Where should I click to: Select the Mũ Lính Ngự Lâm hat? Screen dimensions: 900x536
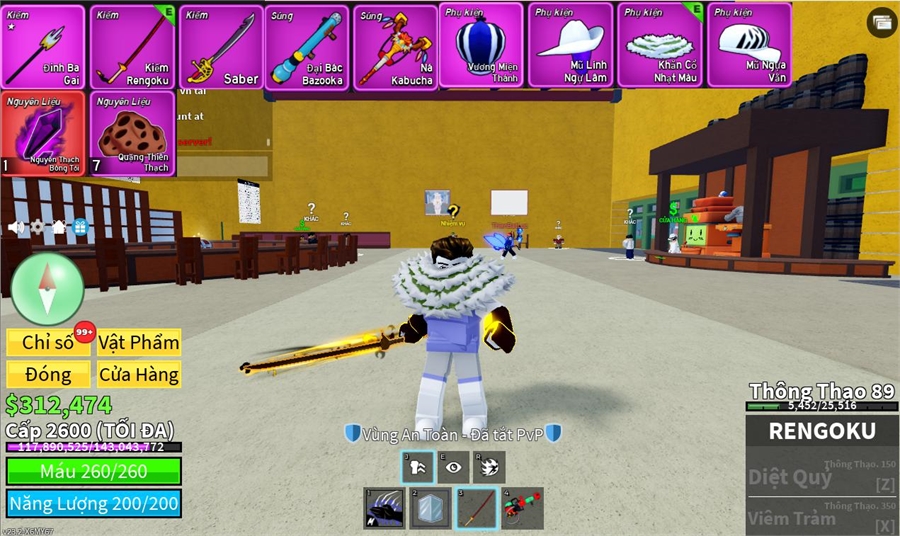pos(570,45)
